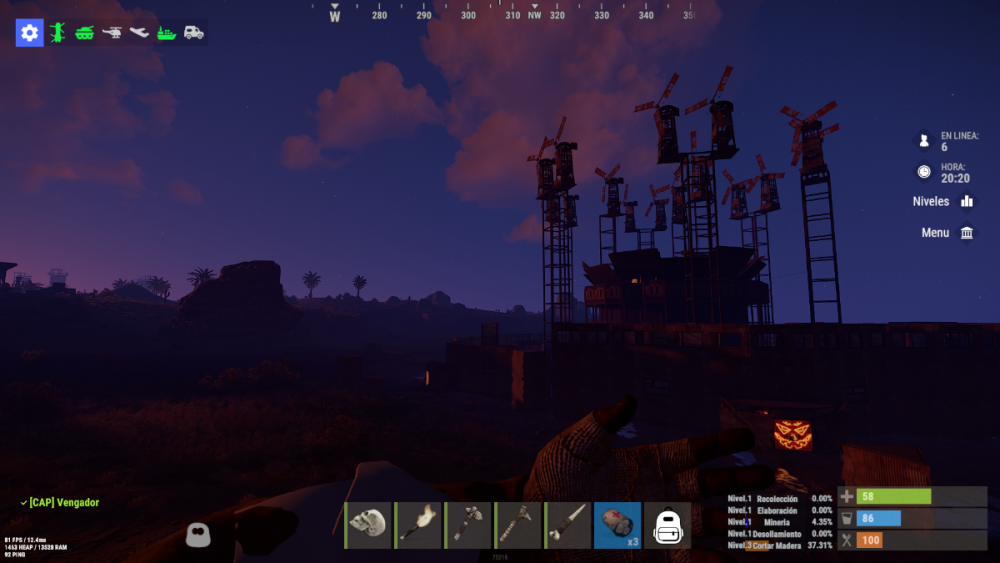
Task: Open the backpack inventory slot
Action: click(x=668, y=525)
